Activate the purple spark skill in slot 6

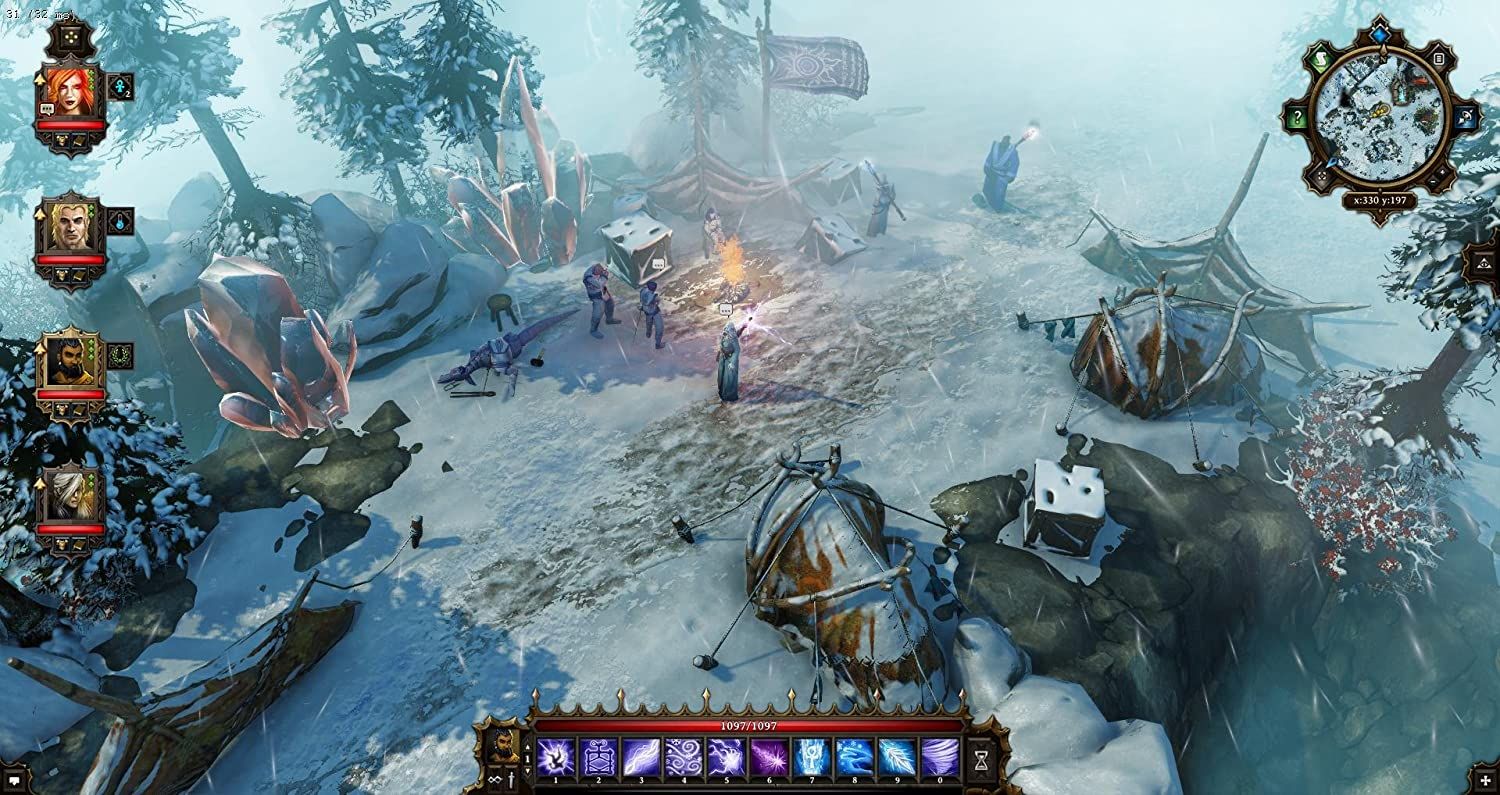(x=769, y=757)
